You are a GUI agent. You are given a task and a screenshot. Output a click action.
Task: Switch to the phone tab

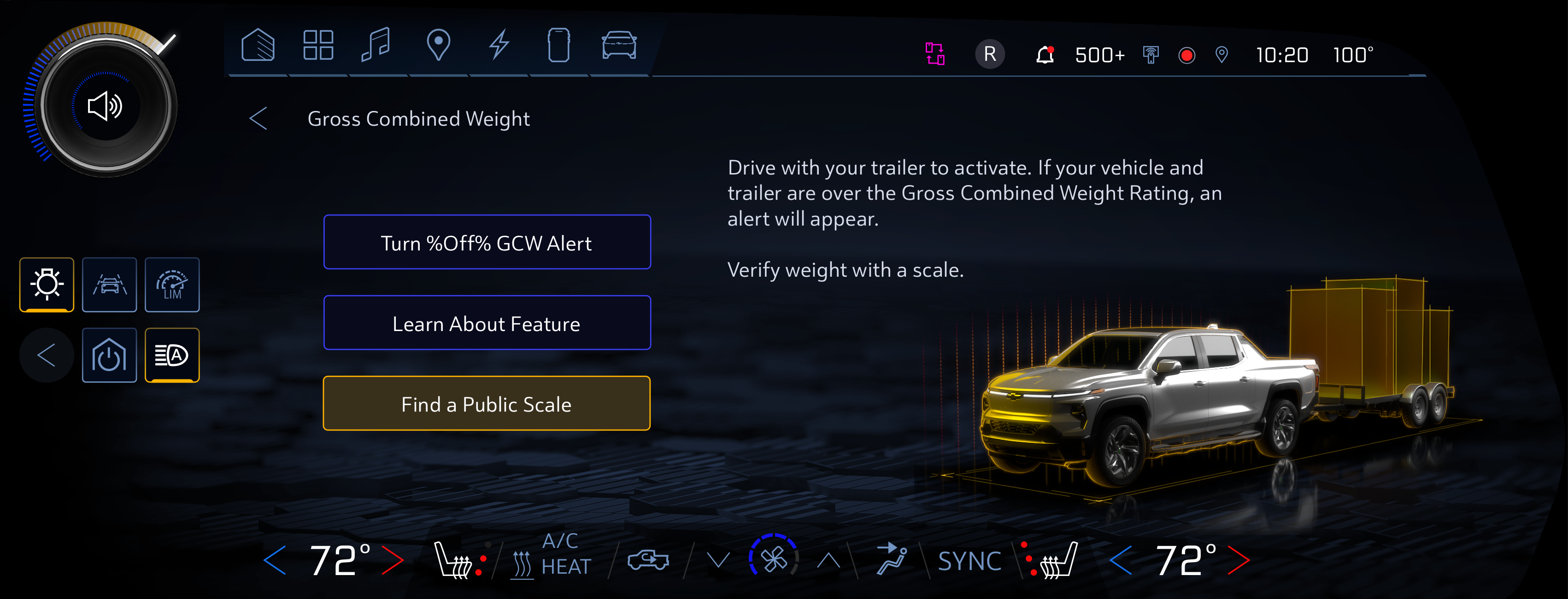pyautogui.click(x=558, y=46)
